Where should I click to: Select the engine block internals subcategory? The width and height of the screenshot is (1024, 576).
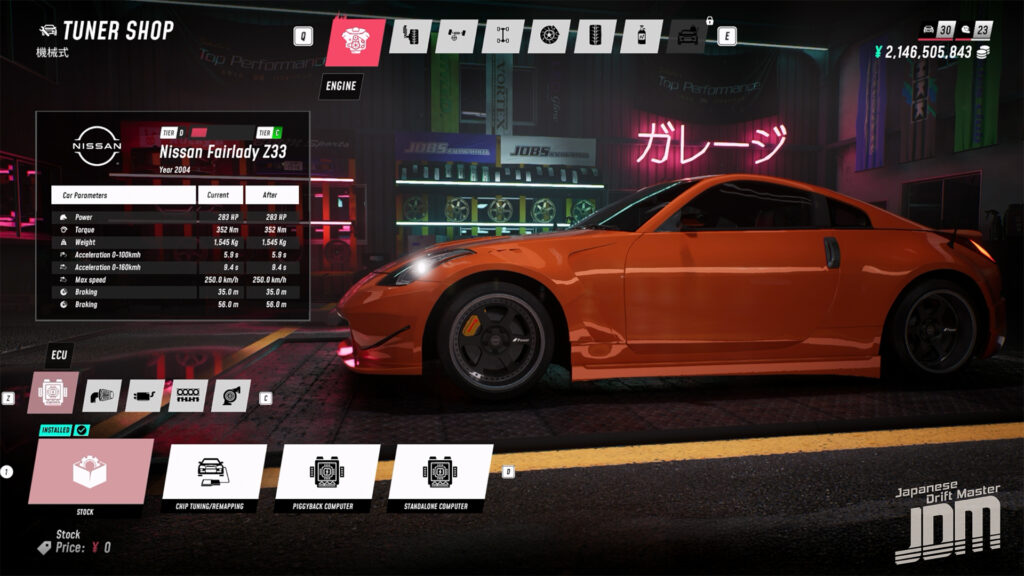[x=188, y=396]
